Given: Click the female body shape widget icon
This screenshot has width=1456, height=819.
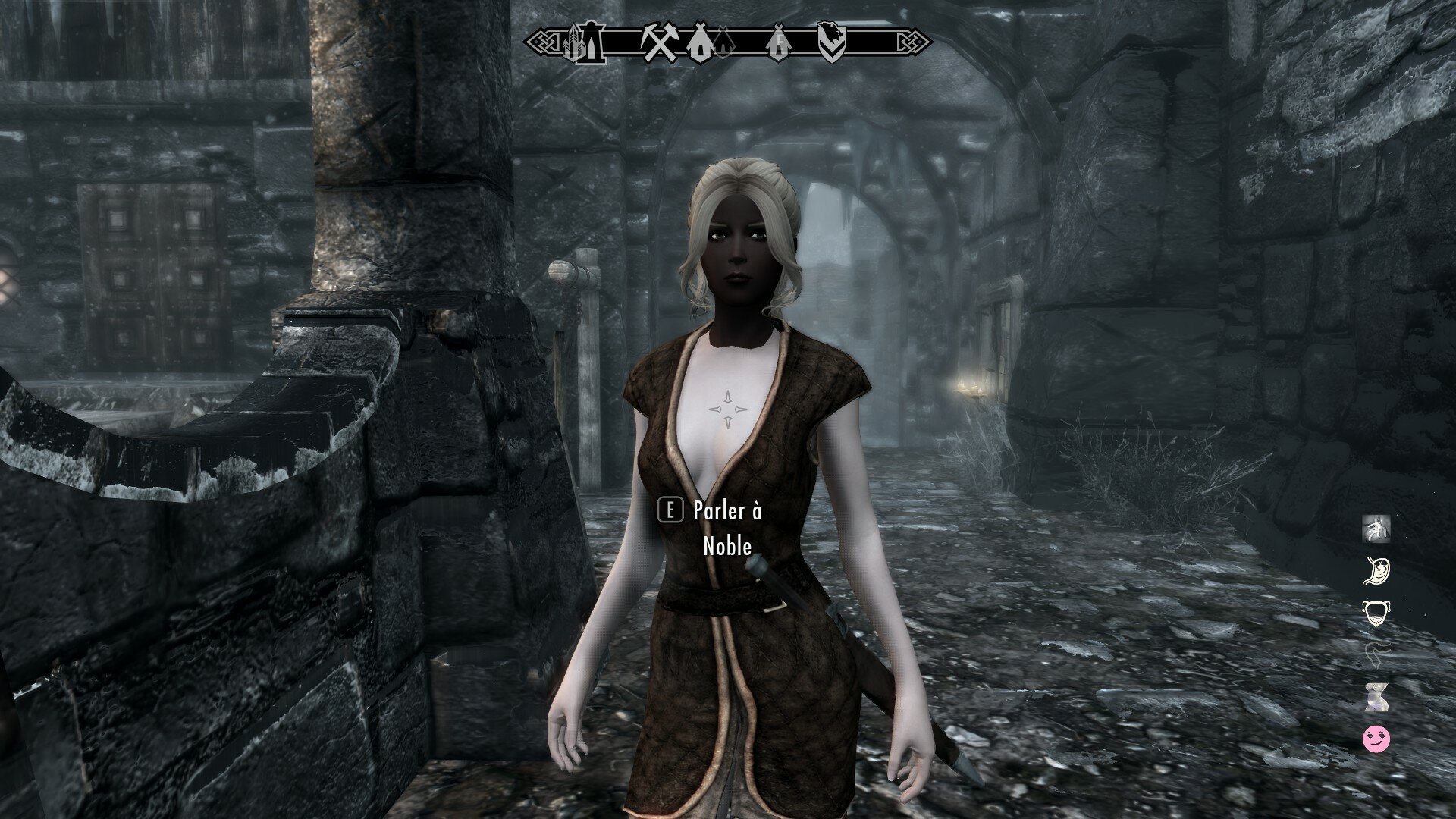Looking at the screenshot, I should [x=1376, y=696].
